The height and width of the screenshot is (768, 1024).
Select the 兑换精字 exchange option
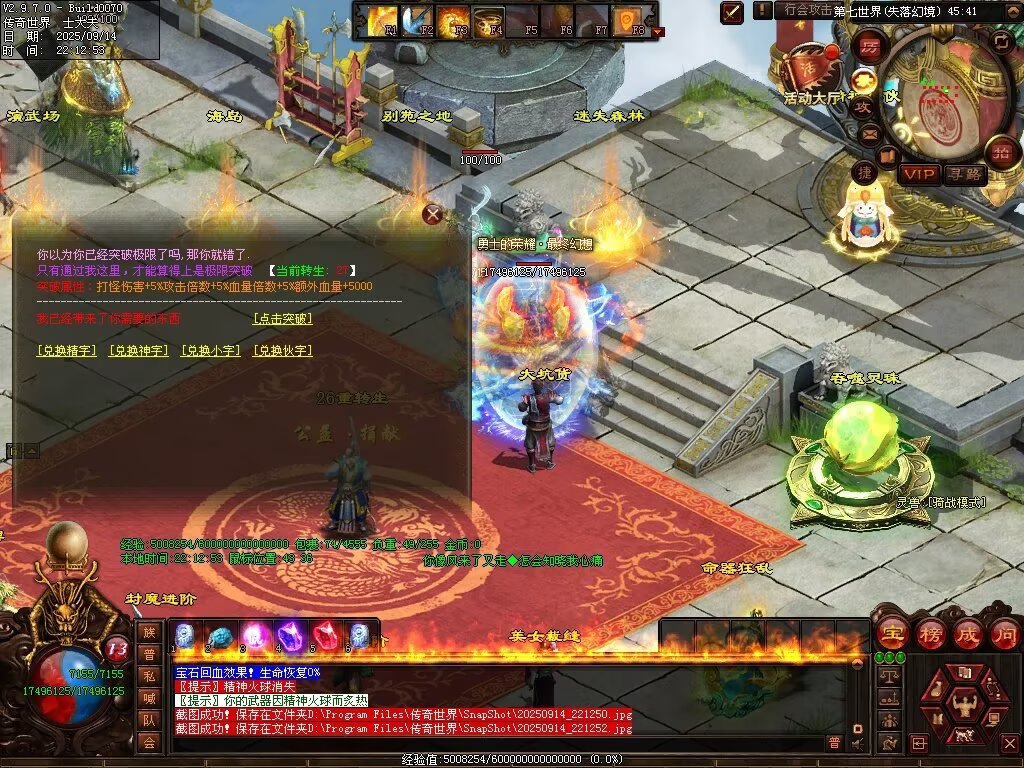(x=67, y=351)
